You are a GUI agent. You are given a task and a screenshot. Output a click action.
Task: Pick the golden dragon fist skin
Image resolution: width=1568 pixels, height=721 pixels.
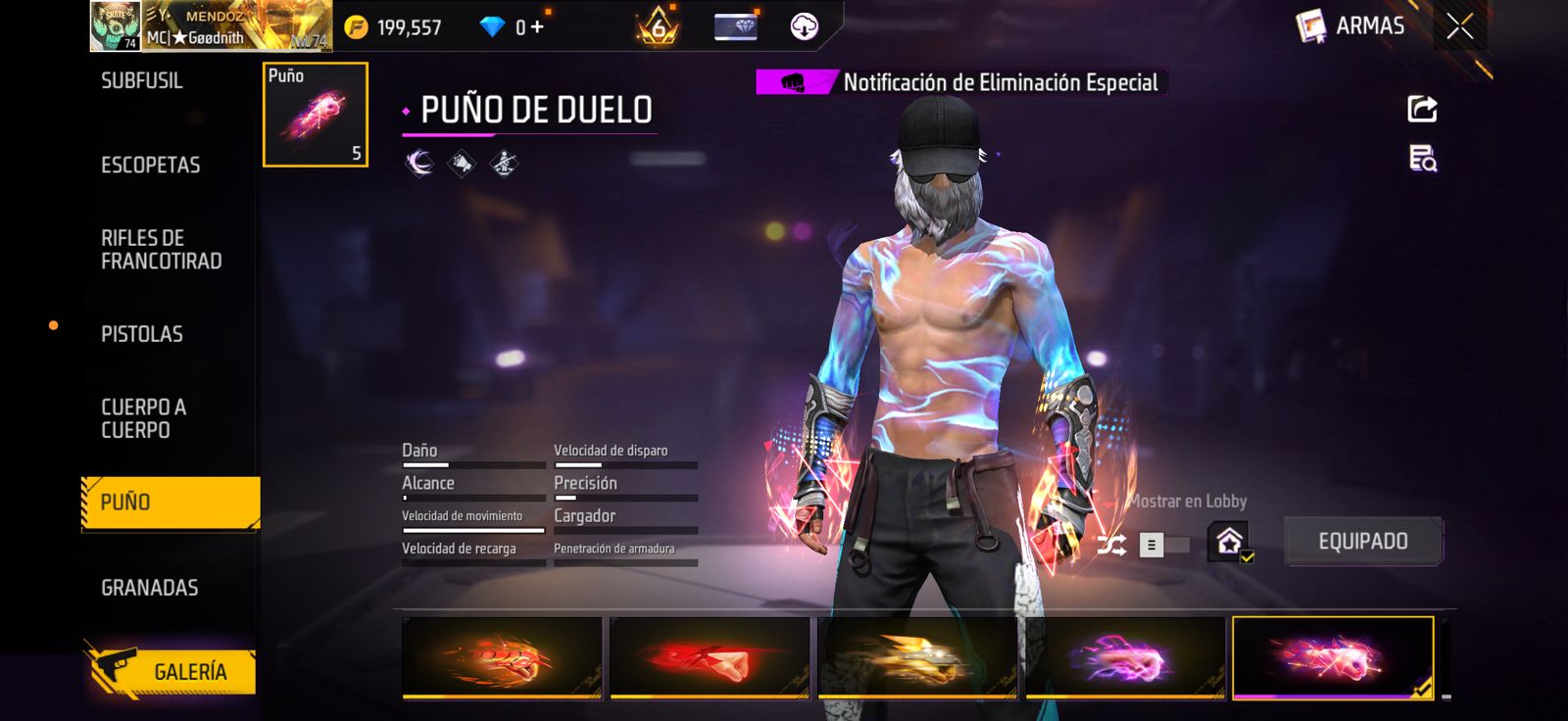pos(917,657)
